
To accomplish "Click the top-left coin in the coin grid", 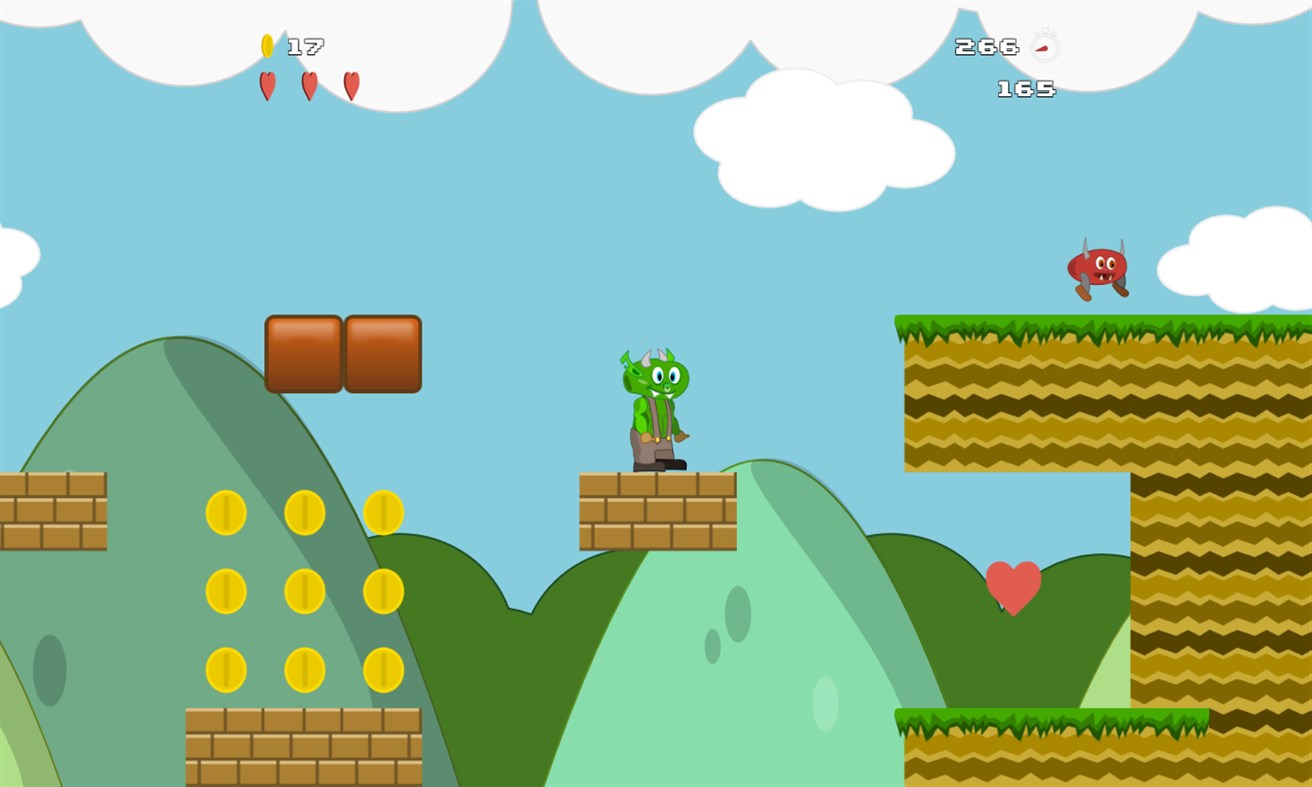I will click(225, 512).
